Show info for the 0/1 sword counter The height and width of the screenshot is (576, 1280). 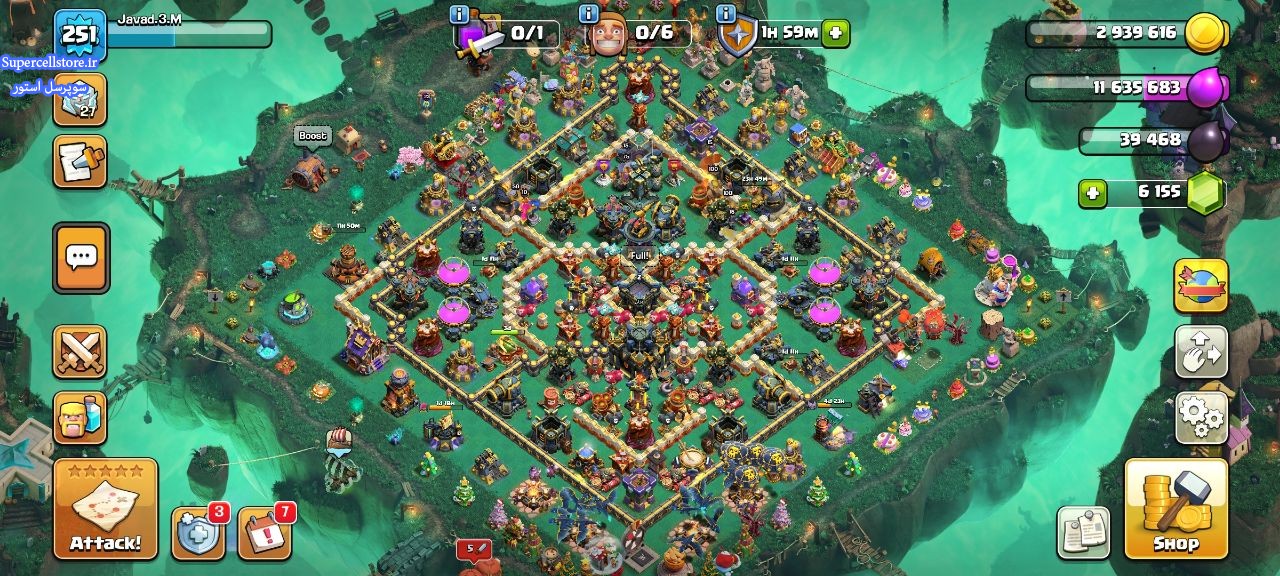coord(459,14)
